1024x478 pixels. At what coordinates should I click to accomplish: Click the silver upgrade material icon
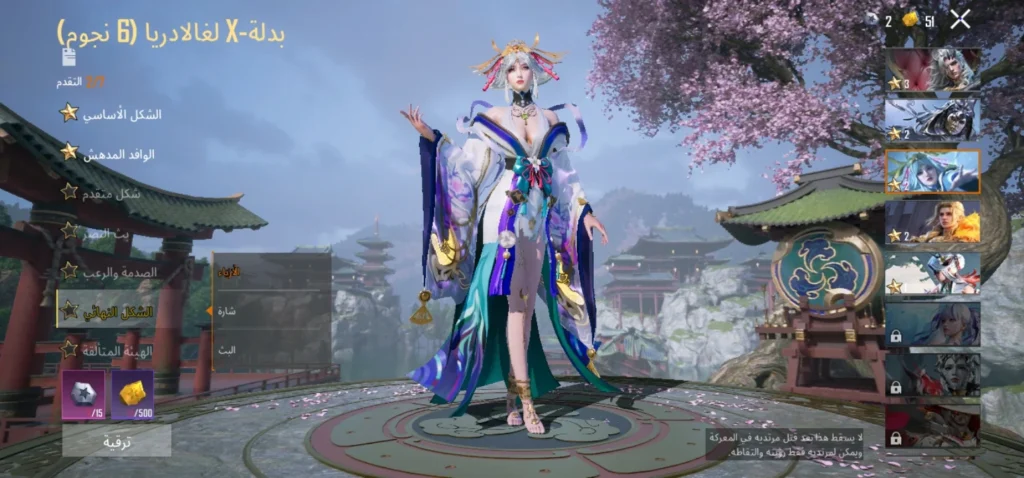(83, 392)
